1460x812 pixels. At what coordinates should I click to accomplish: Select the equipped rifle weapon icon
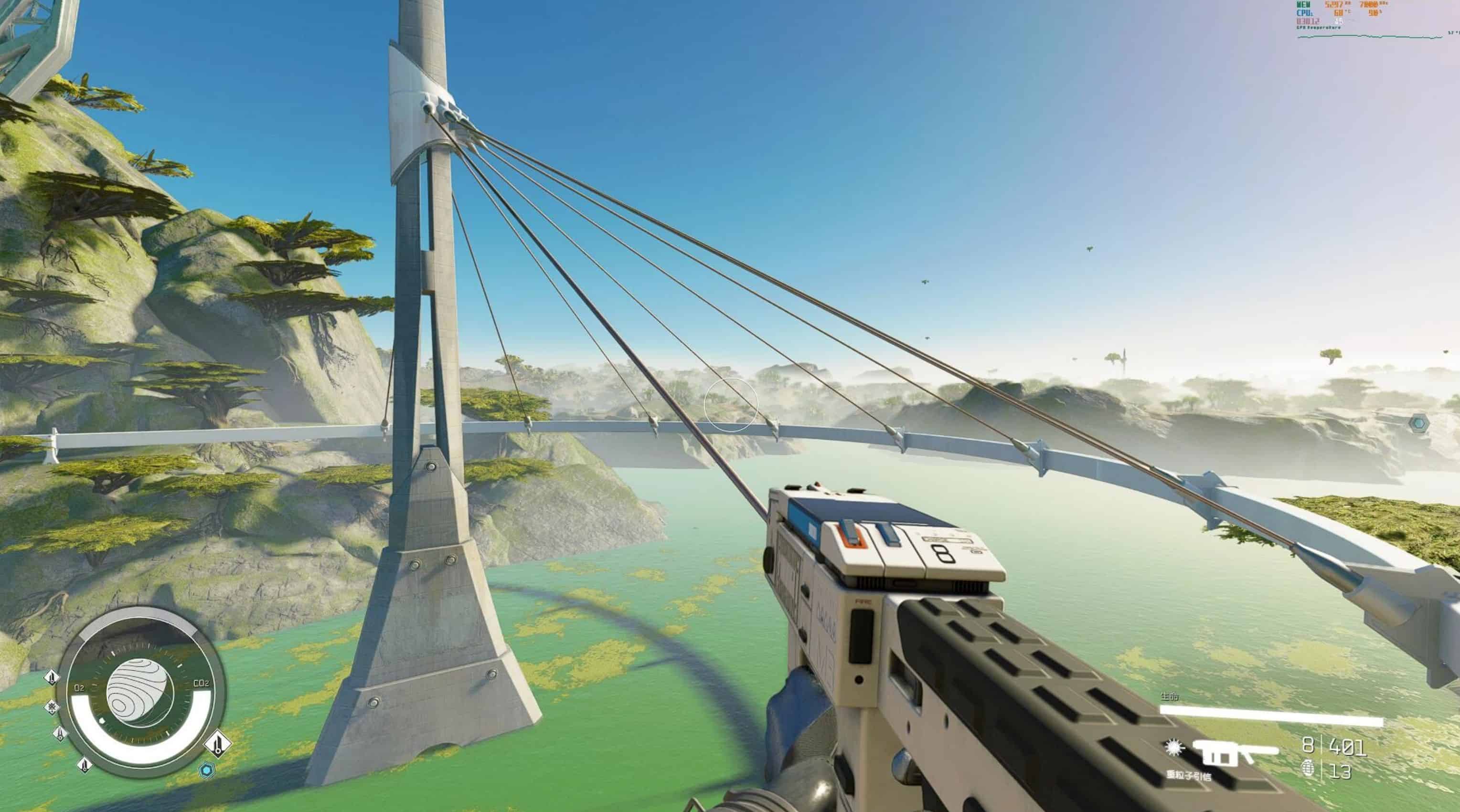[x=1235, y=752]
